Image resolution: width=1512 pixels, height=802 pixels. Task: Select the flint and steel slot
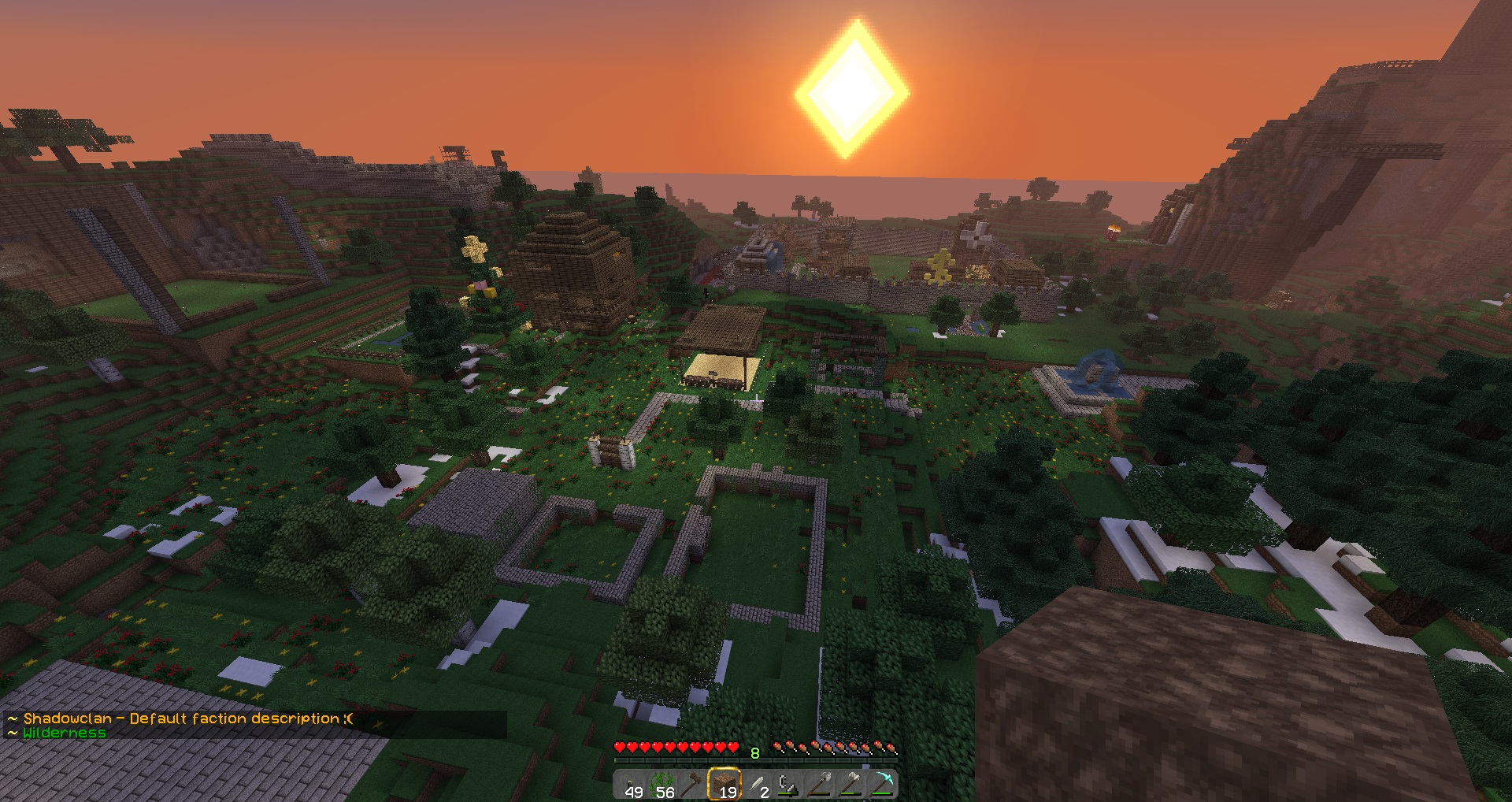(x=787, y=782)
